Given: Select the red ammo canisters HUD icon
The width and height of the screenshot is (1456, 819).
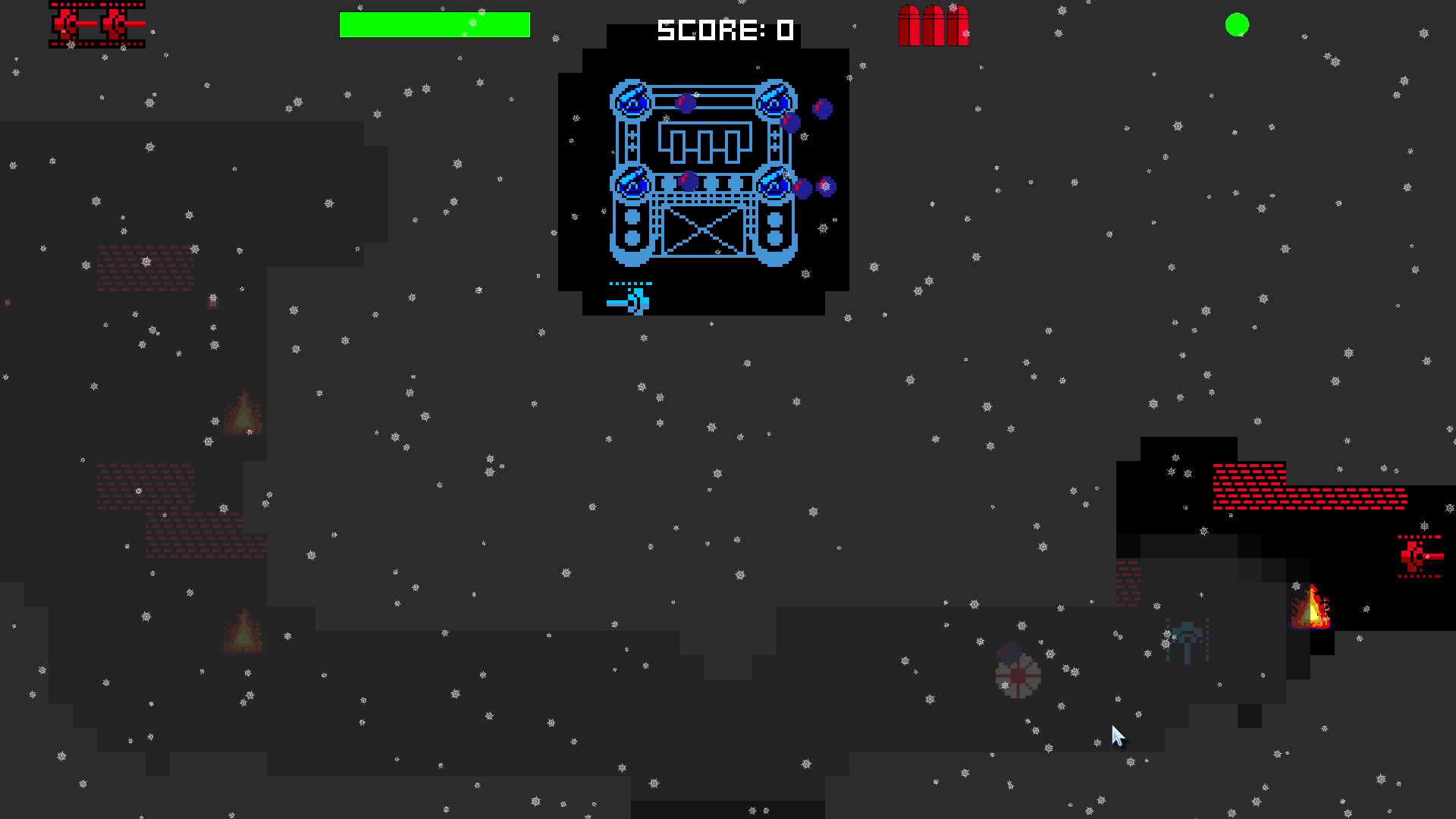Looking at the screenshot, I should point(933,24).
